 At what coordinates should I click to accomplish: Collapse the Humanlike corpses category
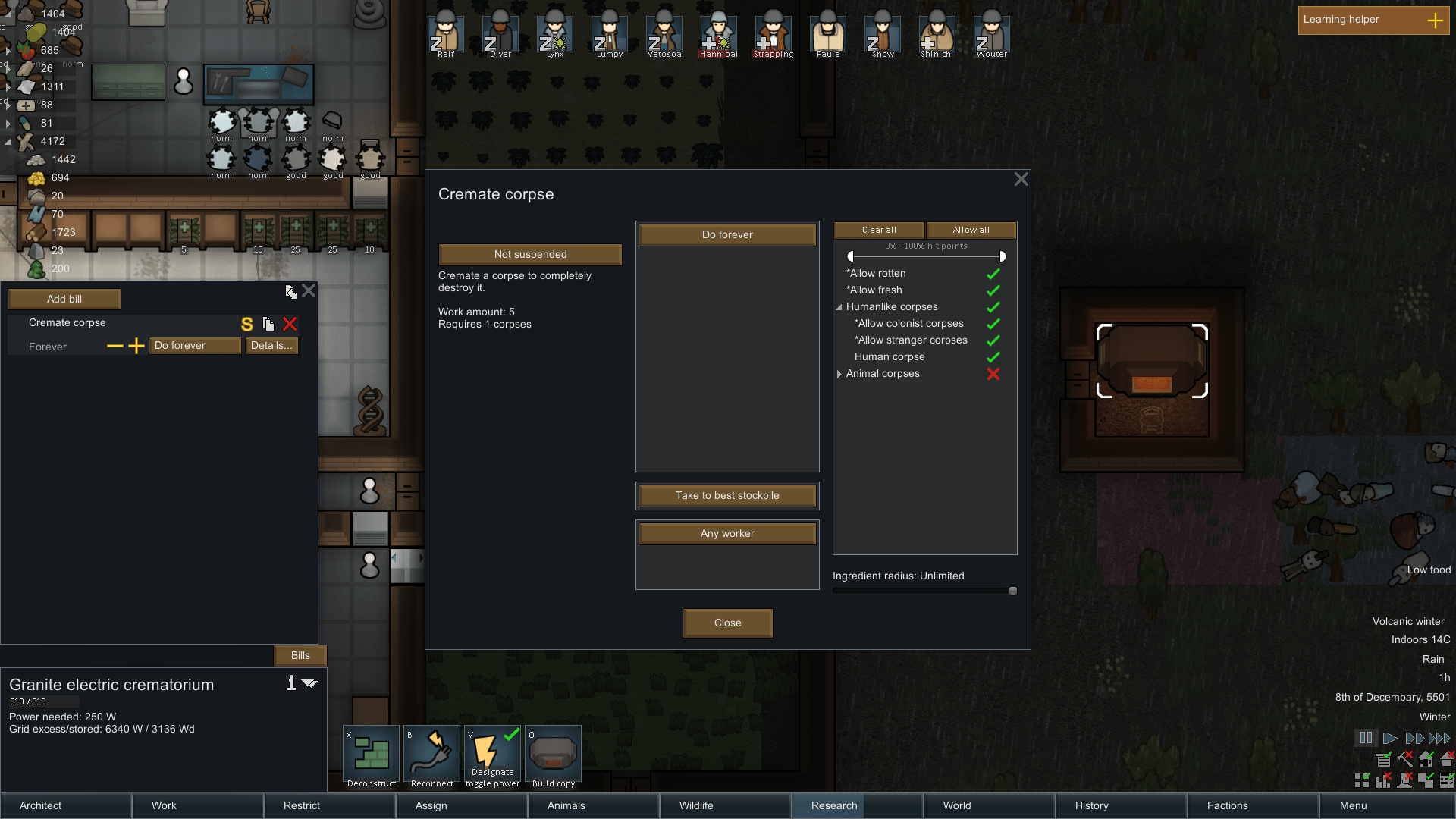pos(839,307)
